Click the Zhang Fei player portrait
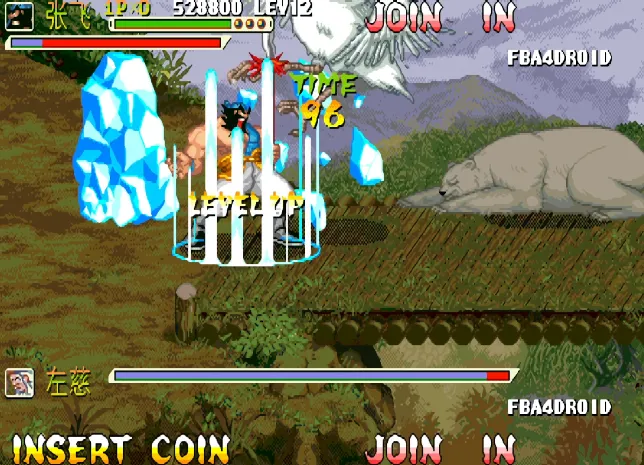 [20, 14]
